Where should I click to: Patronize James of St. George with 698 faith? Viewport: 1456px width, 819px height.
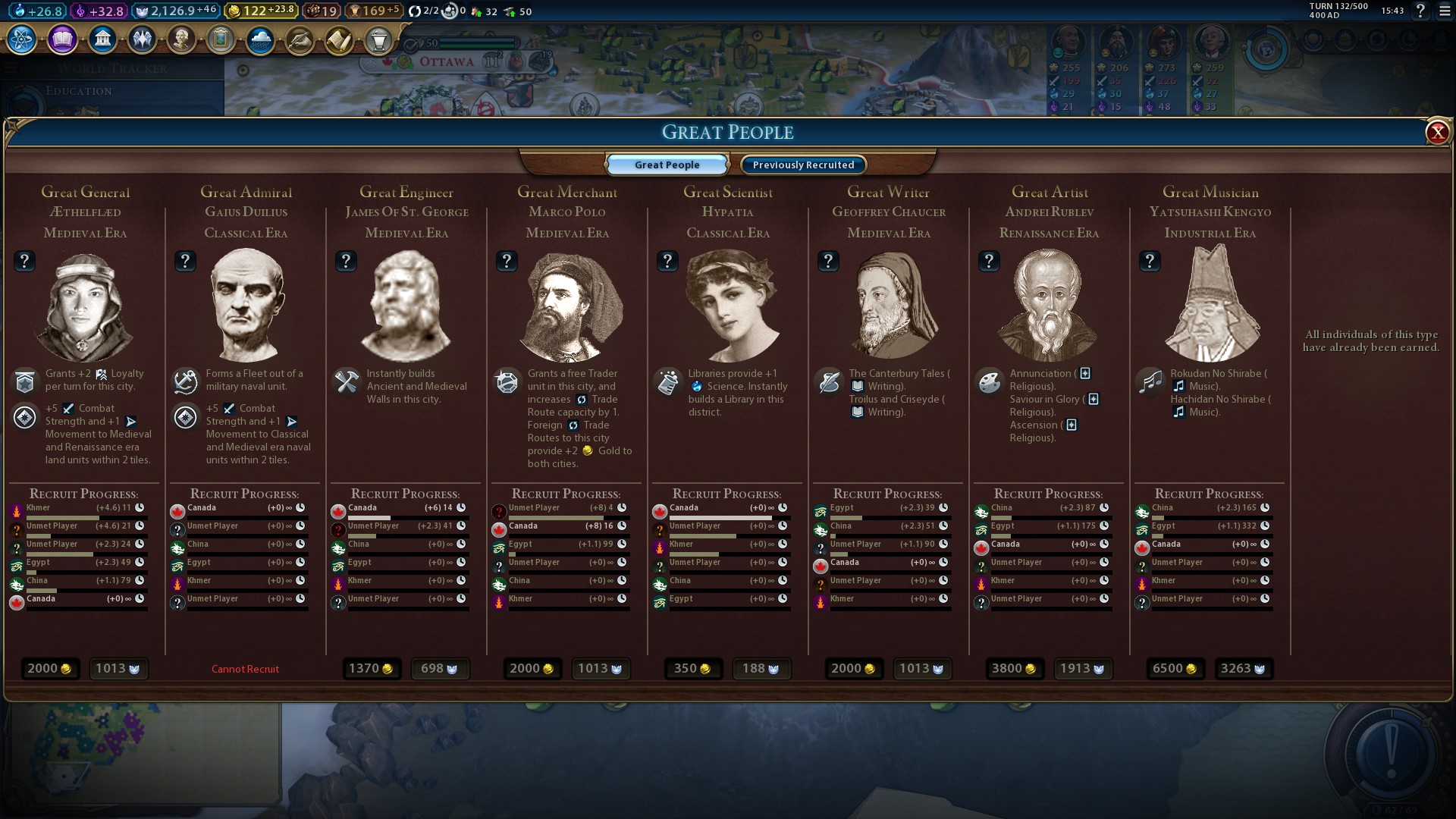click(440, 668)
